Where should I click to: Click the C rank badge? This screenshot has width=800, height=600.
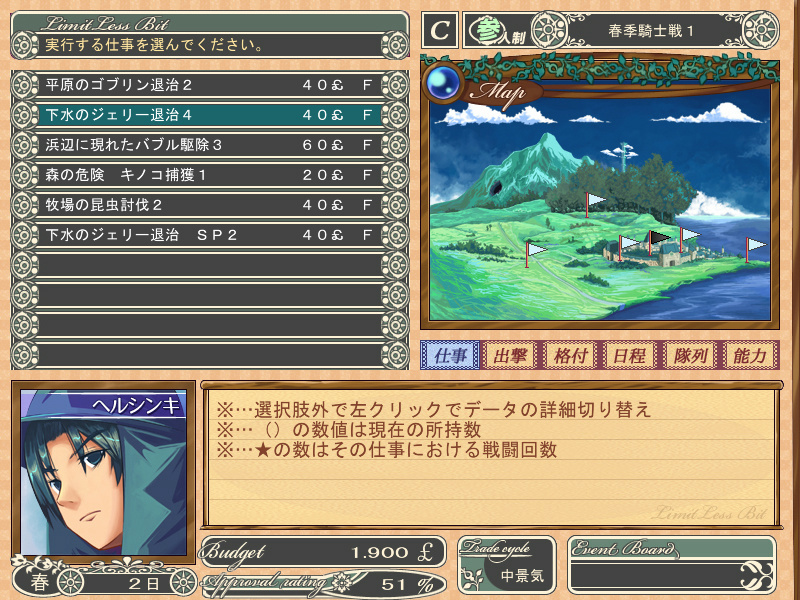[439, 30]
